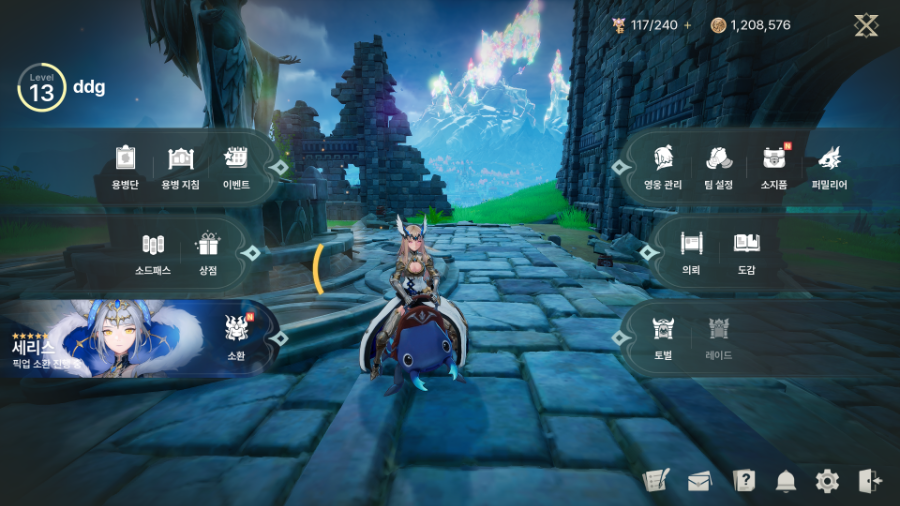Open the 이벤트 events calendar
The image size is (900, 506).
(236, 166)
